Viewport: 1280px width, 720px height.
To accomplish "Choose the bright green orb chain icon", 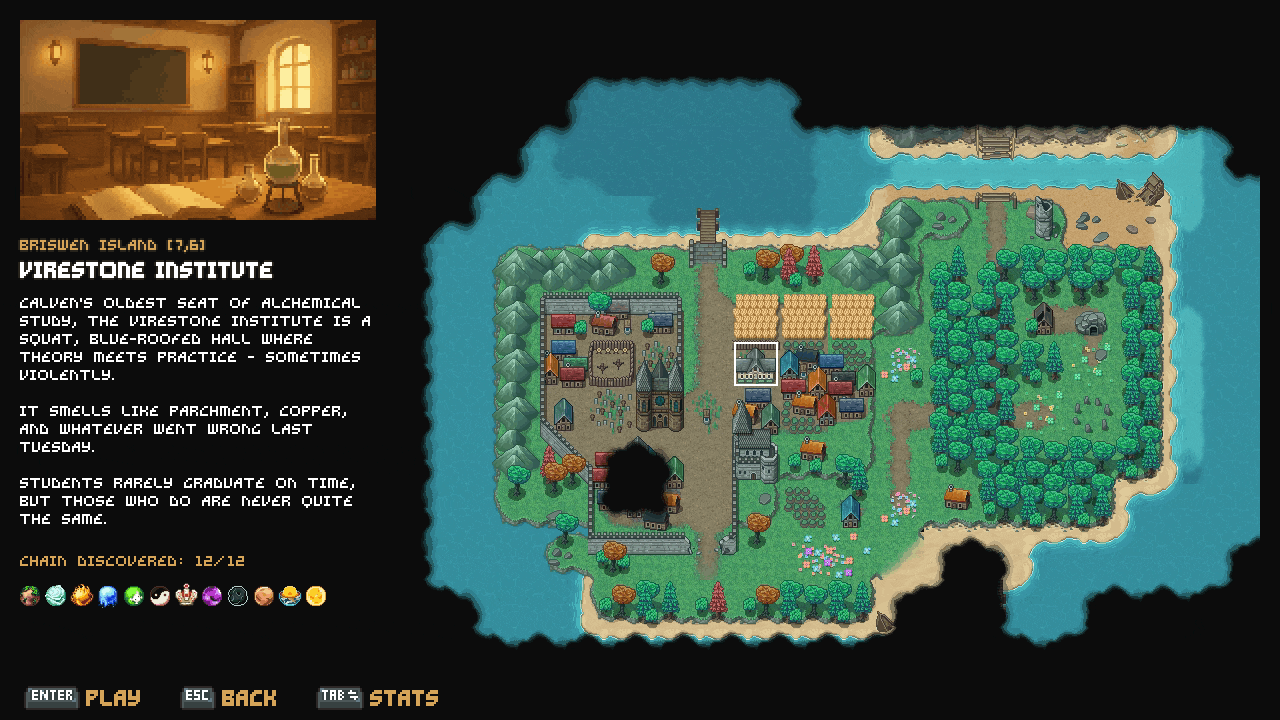I will click(x=134, y=597).
